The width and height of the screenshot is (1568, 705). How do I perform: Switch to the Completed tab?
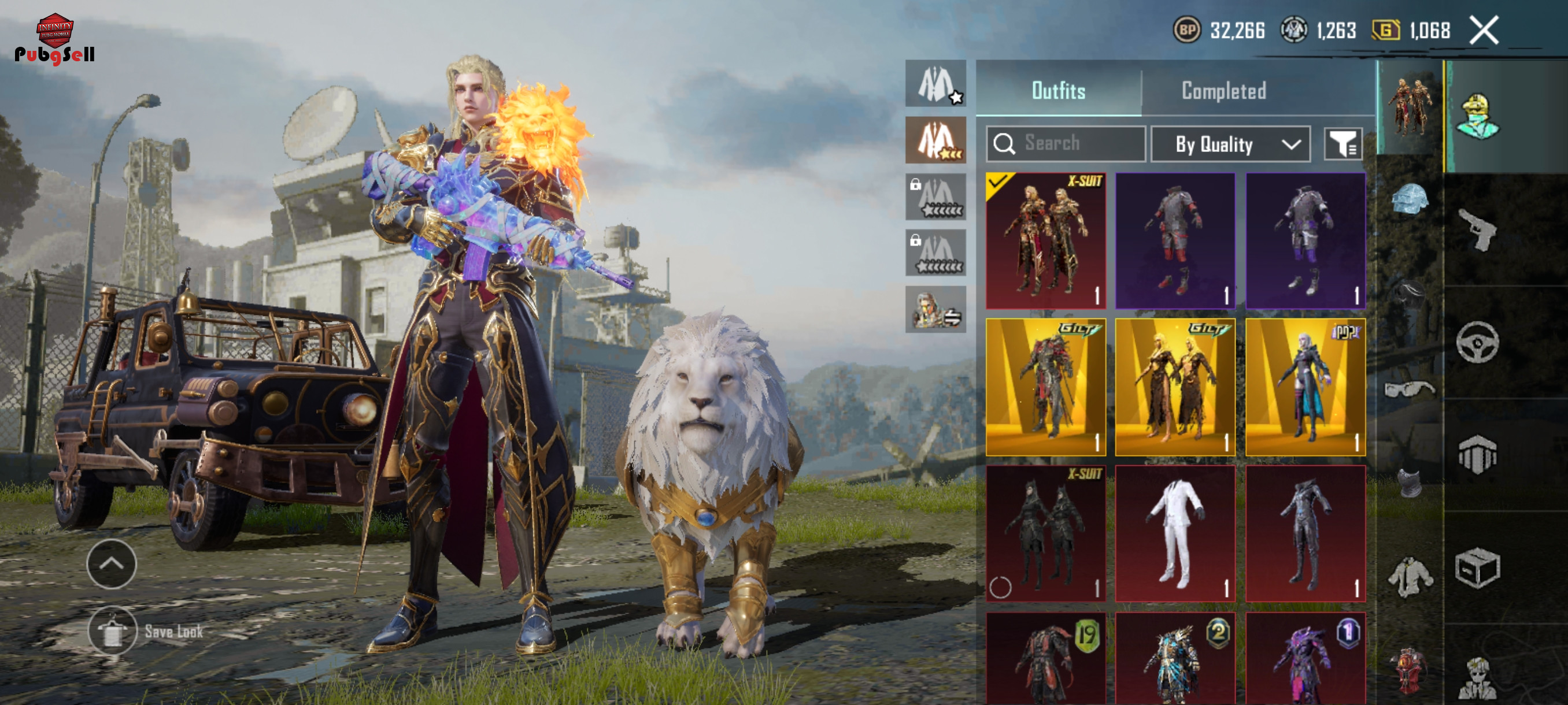coord(1223,91)
